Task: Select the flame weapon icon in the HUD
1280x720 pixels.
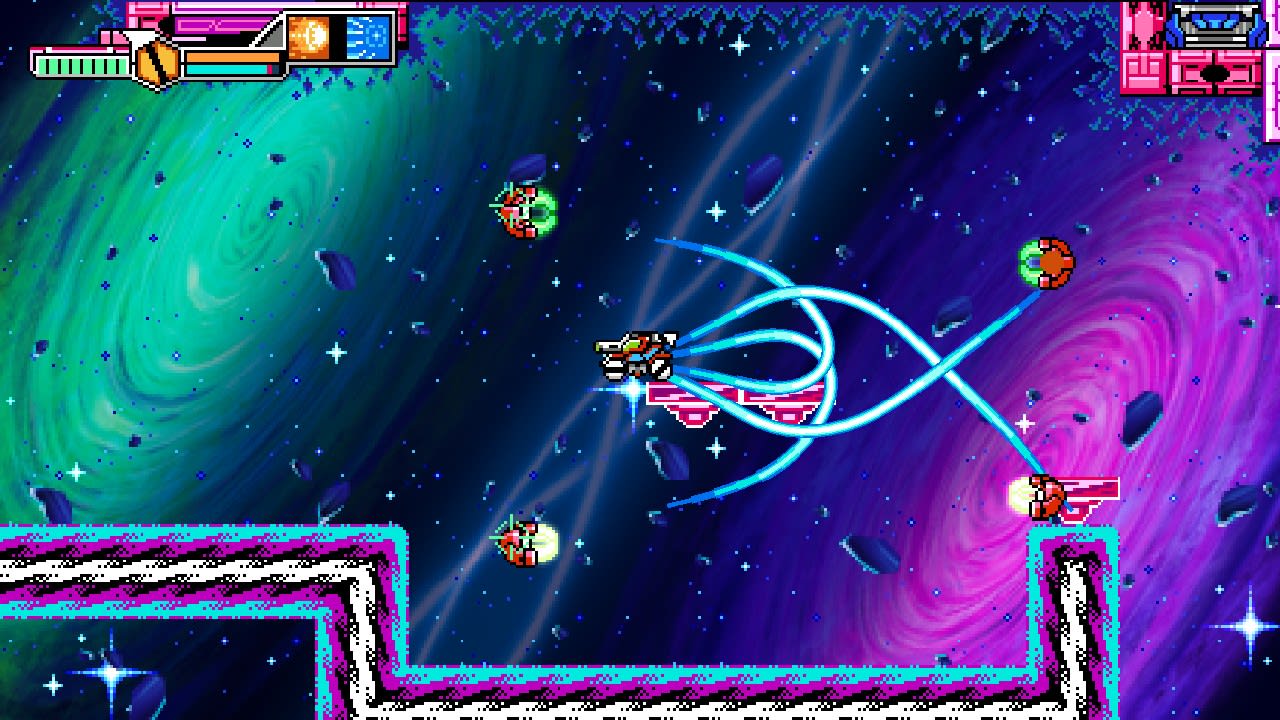Action: (x=308, y=37)
